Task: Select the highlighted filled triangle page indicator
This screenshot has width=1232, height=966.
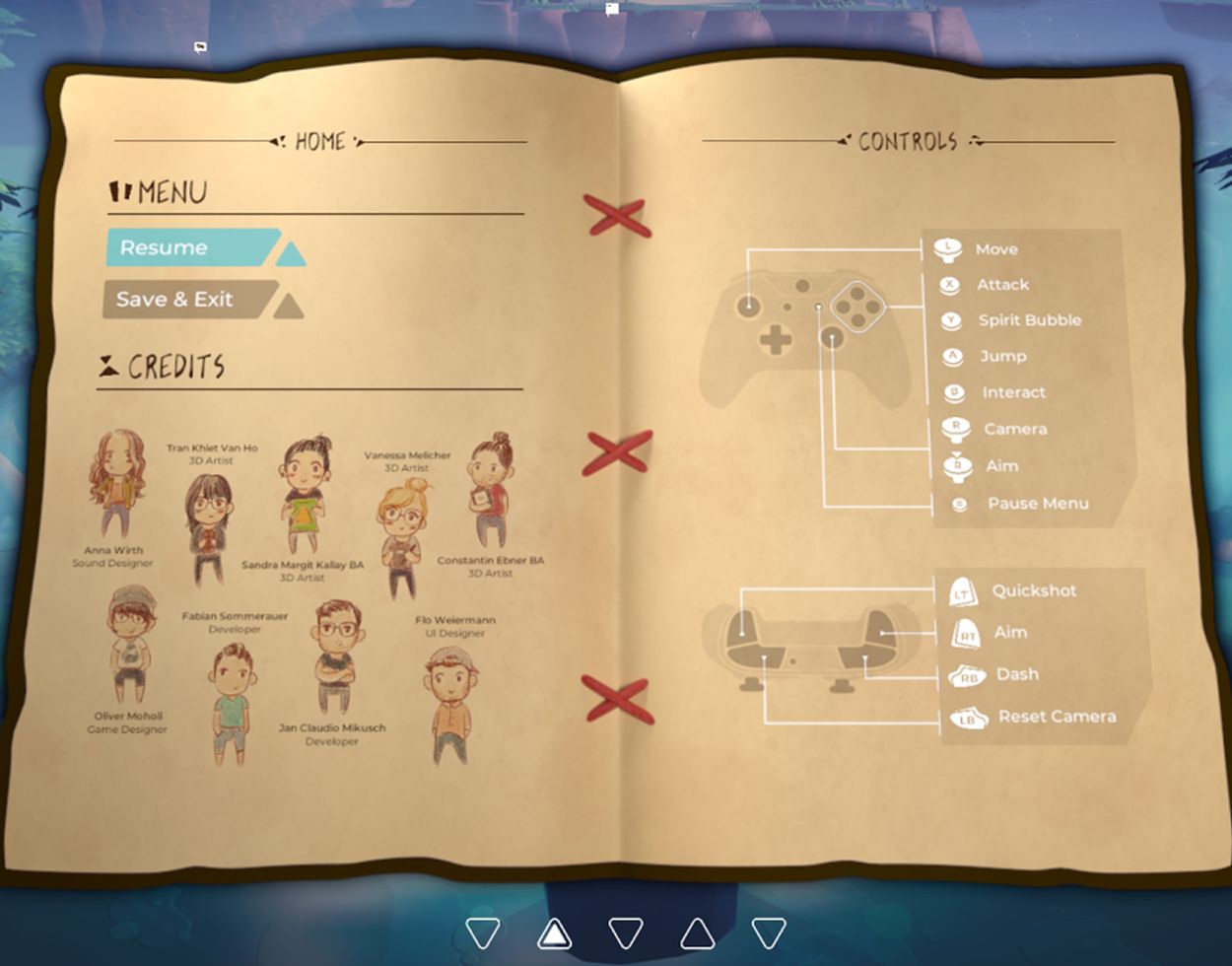Action: [555, 932]
